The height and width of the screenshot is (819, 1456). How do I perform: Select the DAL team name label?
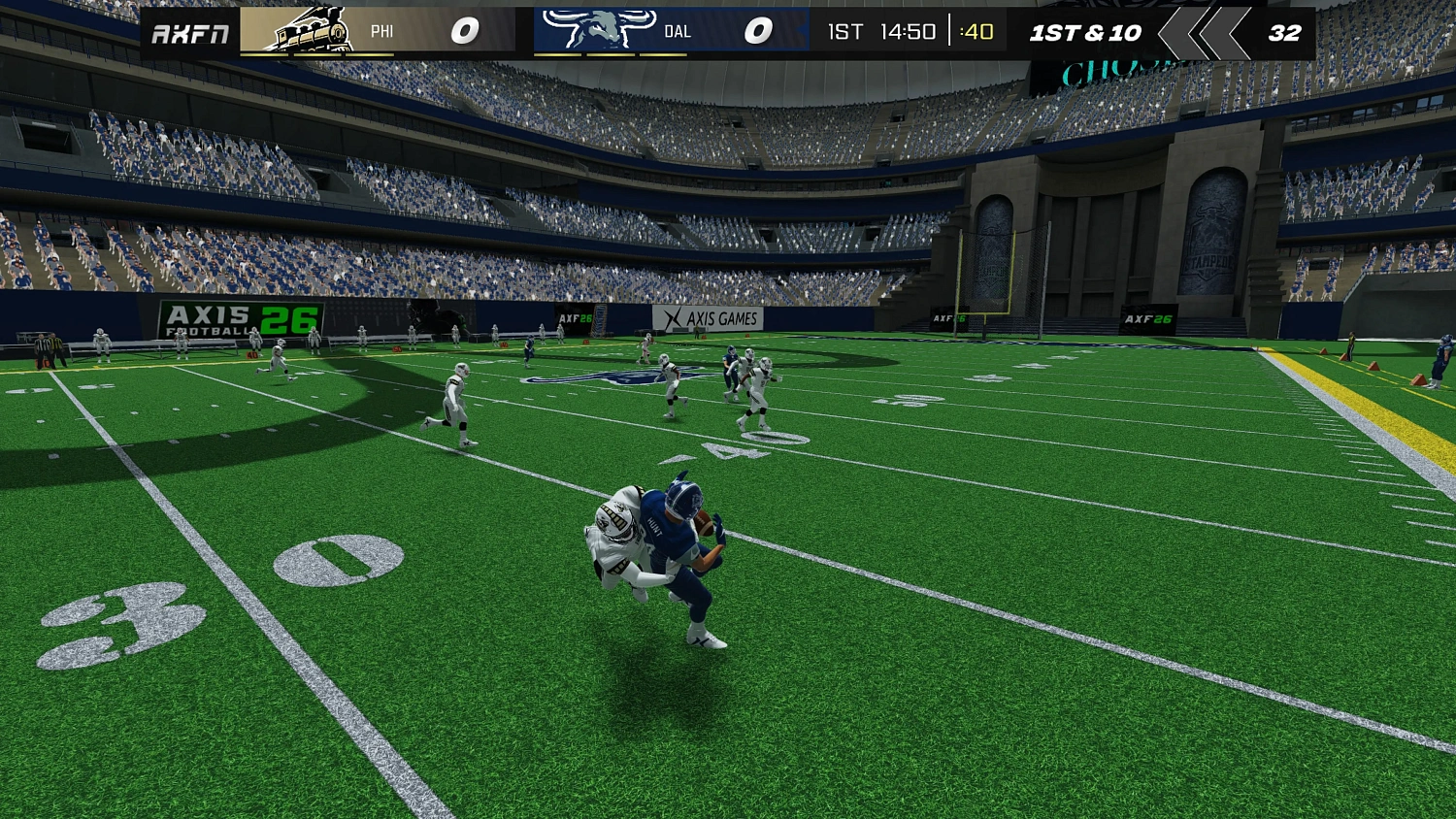(677, 31)
